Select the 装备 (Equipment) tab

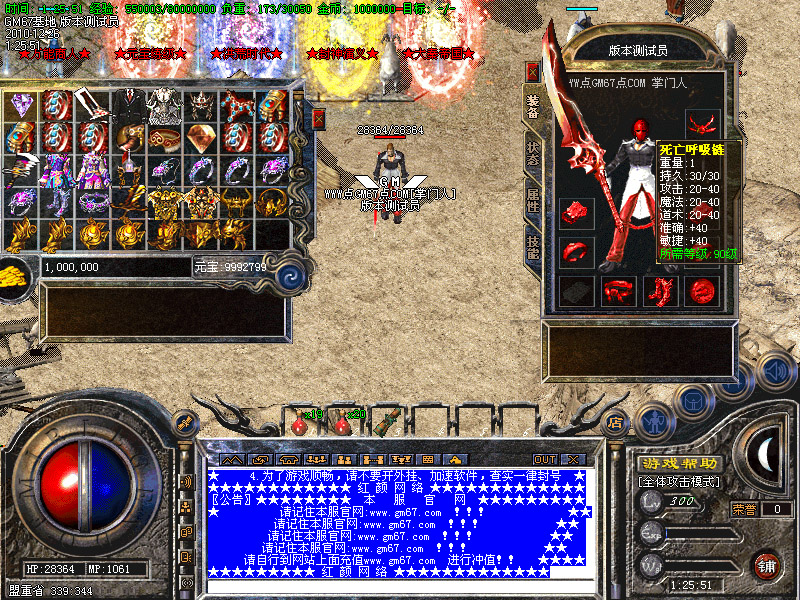(532, 108)
